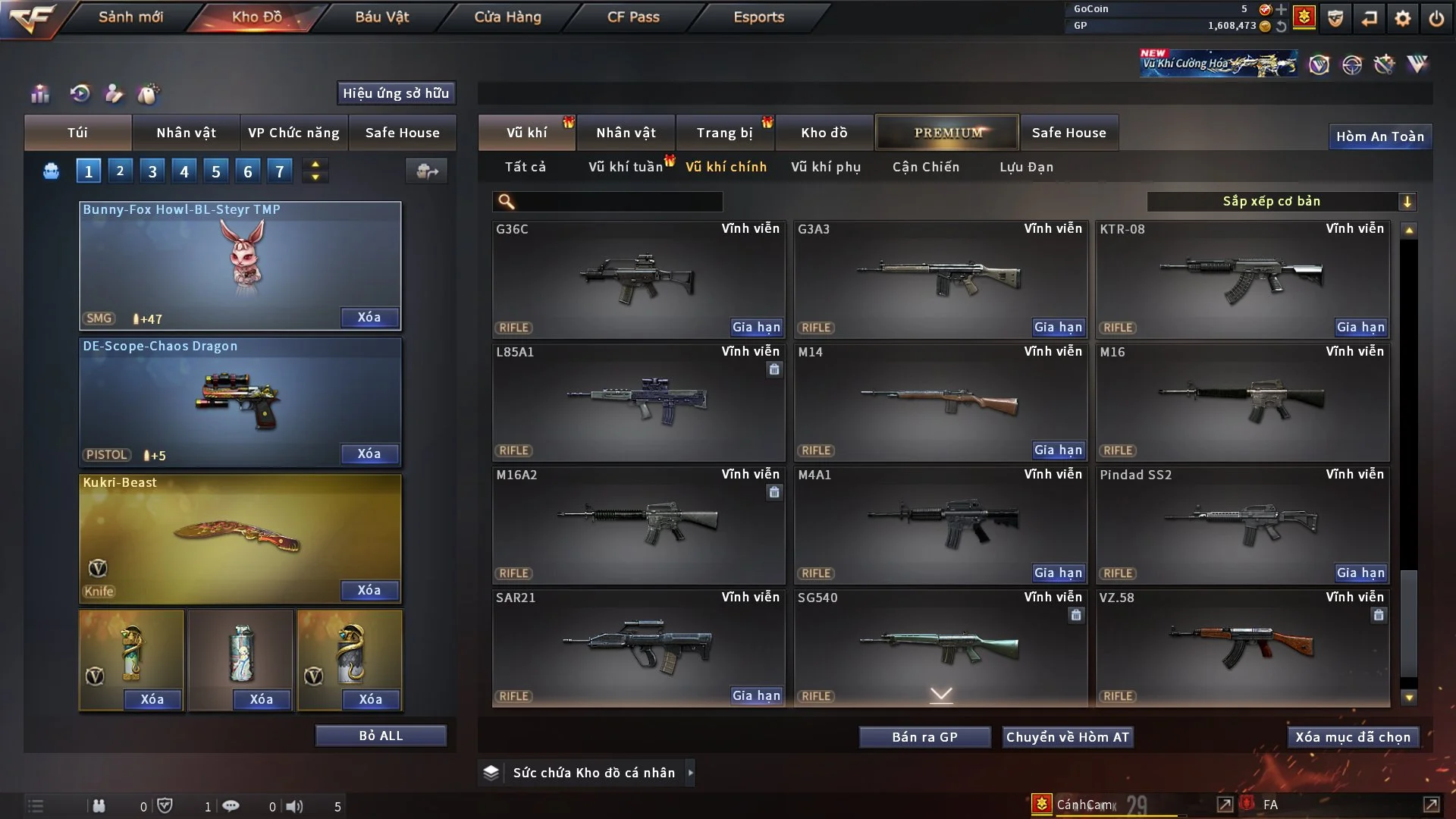Show the Vũ khí phụ weapons filter
Screen dimensions: 1456x819
click(x=825, y=167)
